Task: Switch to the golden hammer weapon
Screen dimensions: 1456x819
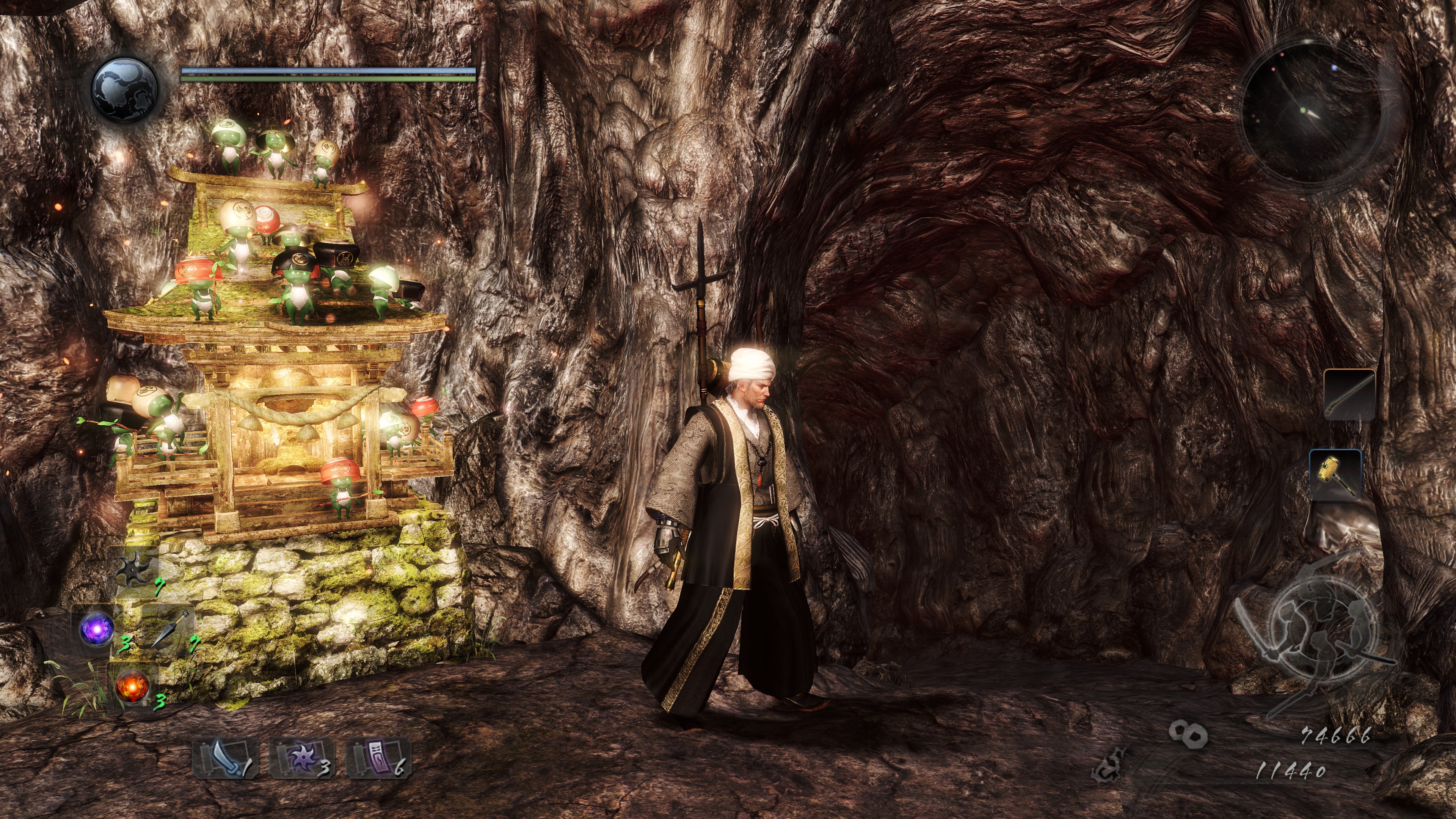Action: point(1335,474)
